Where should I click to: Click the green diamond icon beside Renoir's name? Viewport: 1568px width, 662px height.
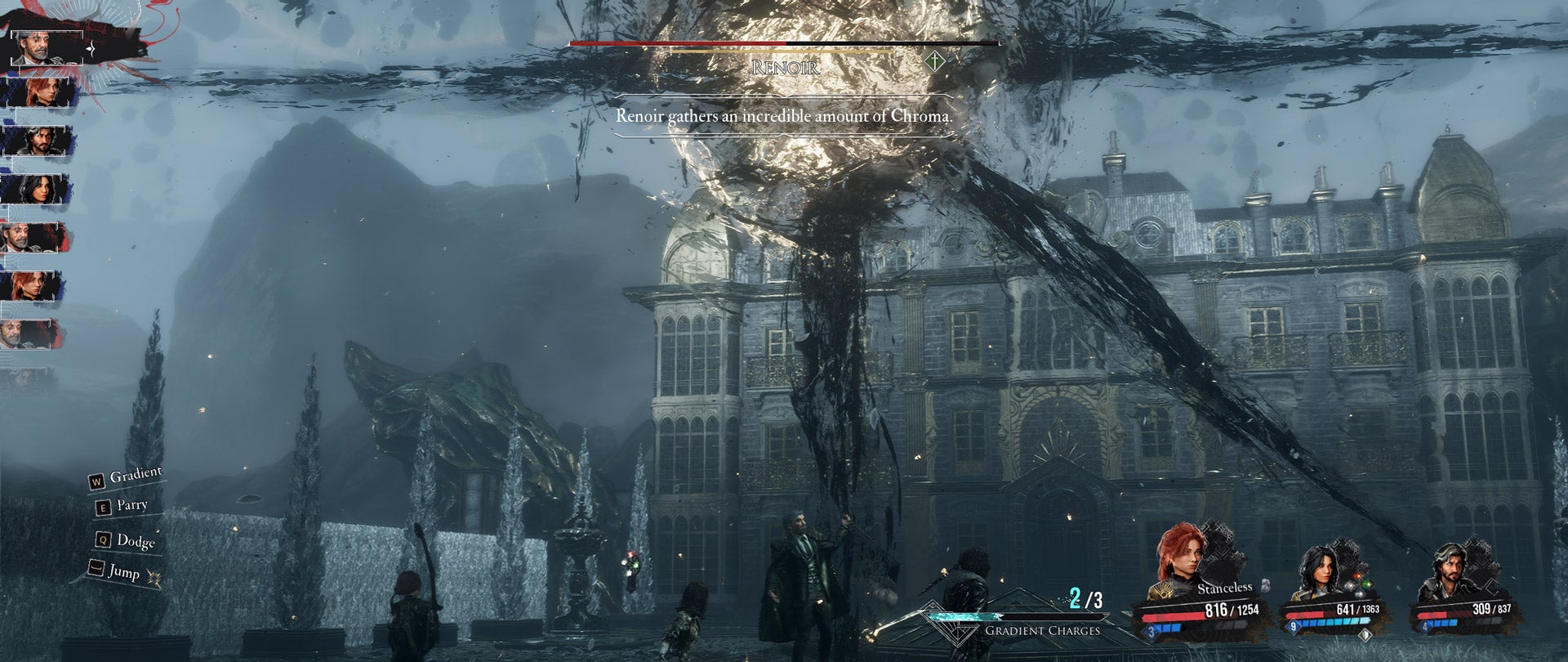pos(933,60)
